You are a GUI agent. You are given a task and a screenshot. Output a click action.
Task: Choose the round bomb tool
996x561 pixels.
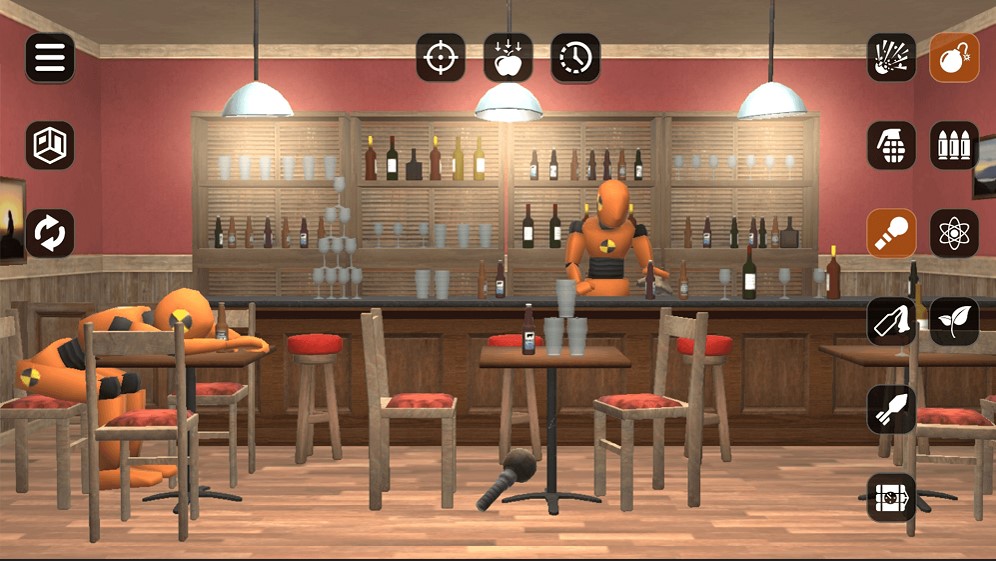954,58
